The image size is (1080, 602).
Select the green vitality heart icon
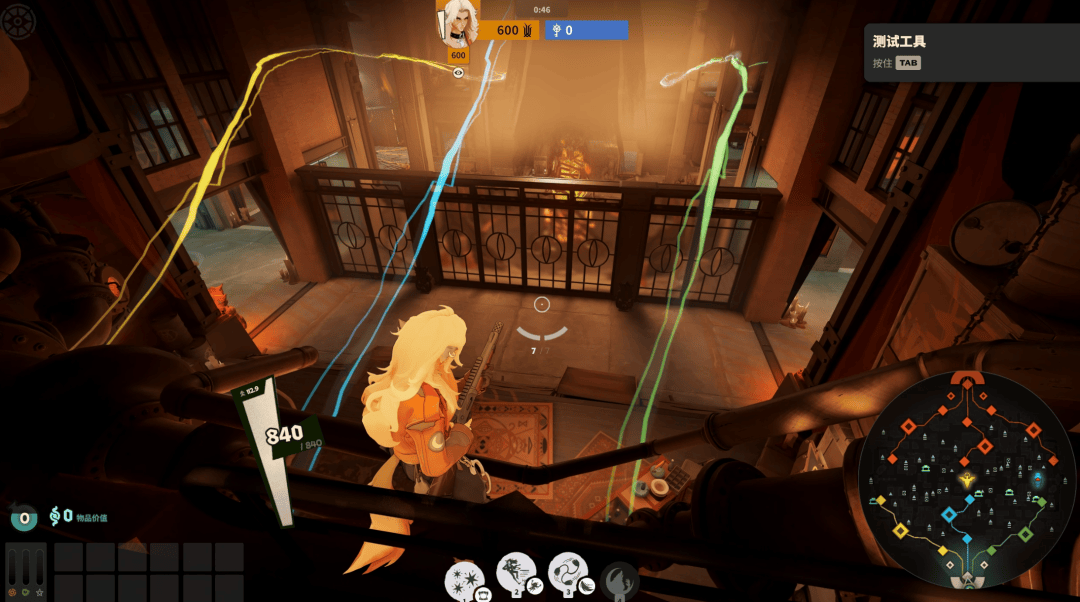pyautogui.click(x=26, y=593)
